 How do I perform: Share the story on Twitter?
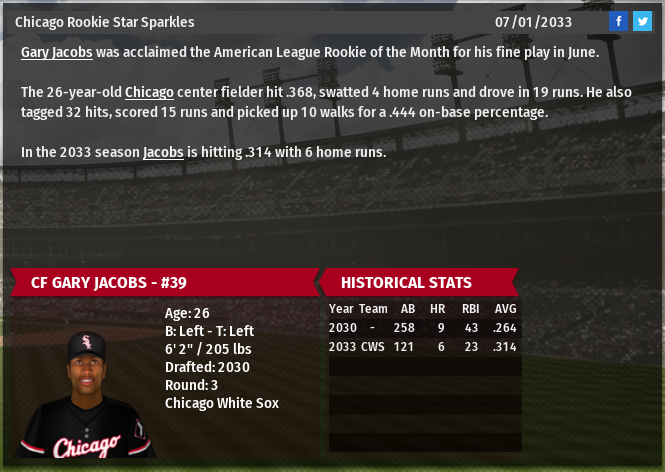click(642, 21)
